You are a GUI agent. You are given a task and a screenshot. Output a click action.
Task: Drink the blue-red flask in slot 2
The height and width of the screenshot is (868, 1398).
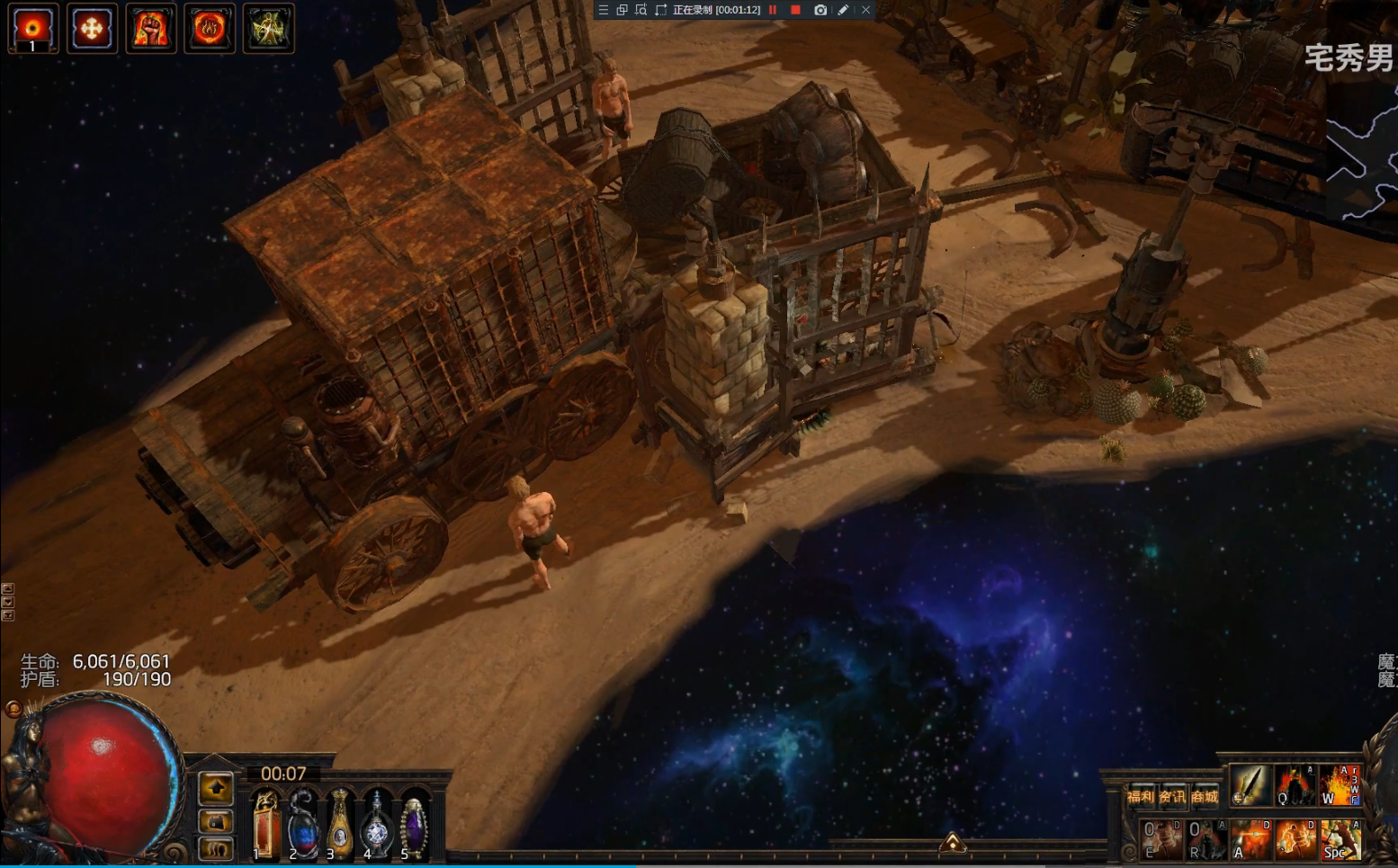[x=303, y=823]
